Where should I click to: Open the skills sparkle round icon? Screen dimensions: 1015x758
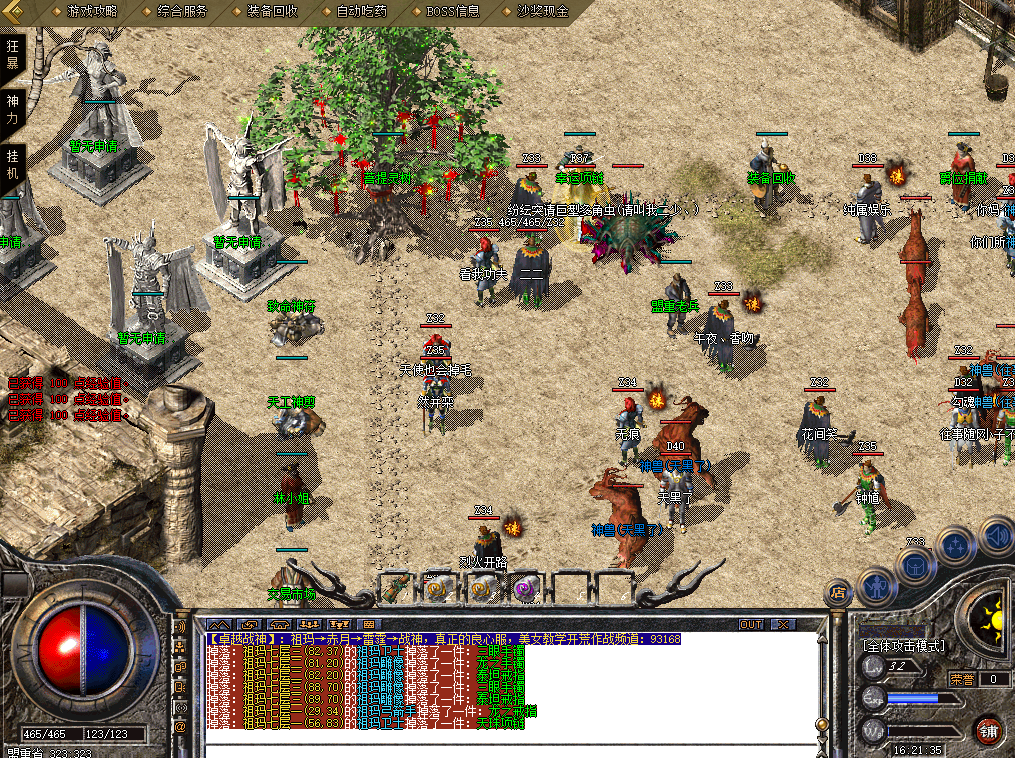(957, 546)
